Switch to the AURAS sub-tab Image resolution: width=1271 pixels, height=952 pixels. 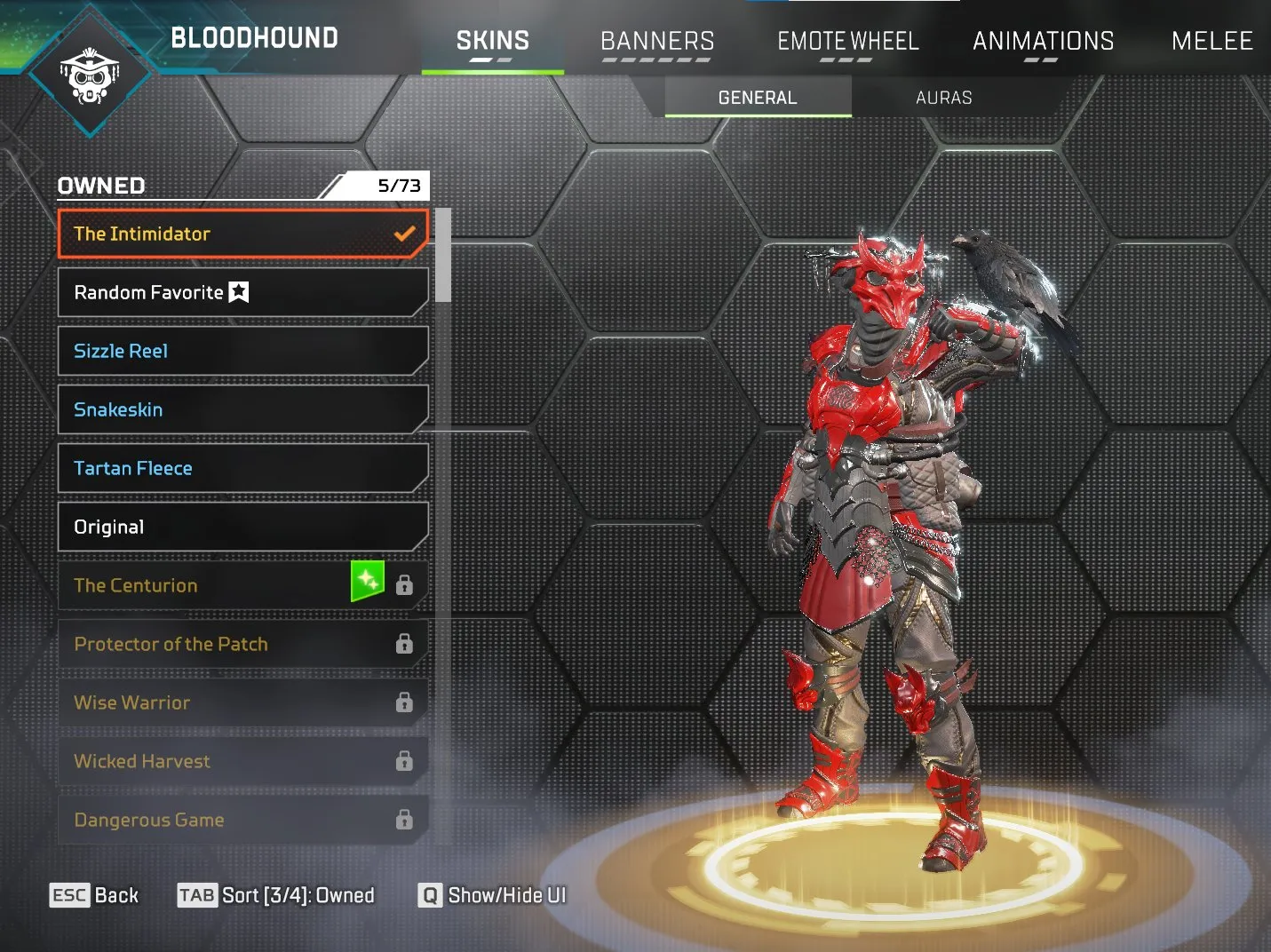click(x=944, y=98)
